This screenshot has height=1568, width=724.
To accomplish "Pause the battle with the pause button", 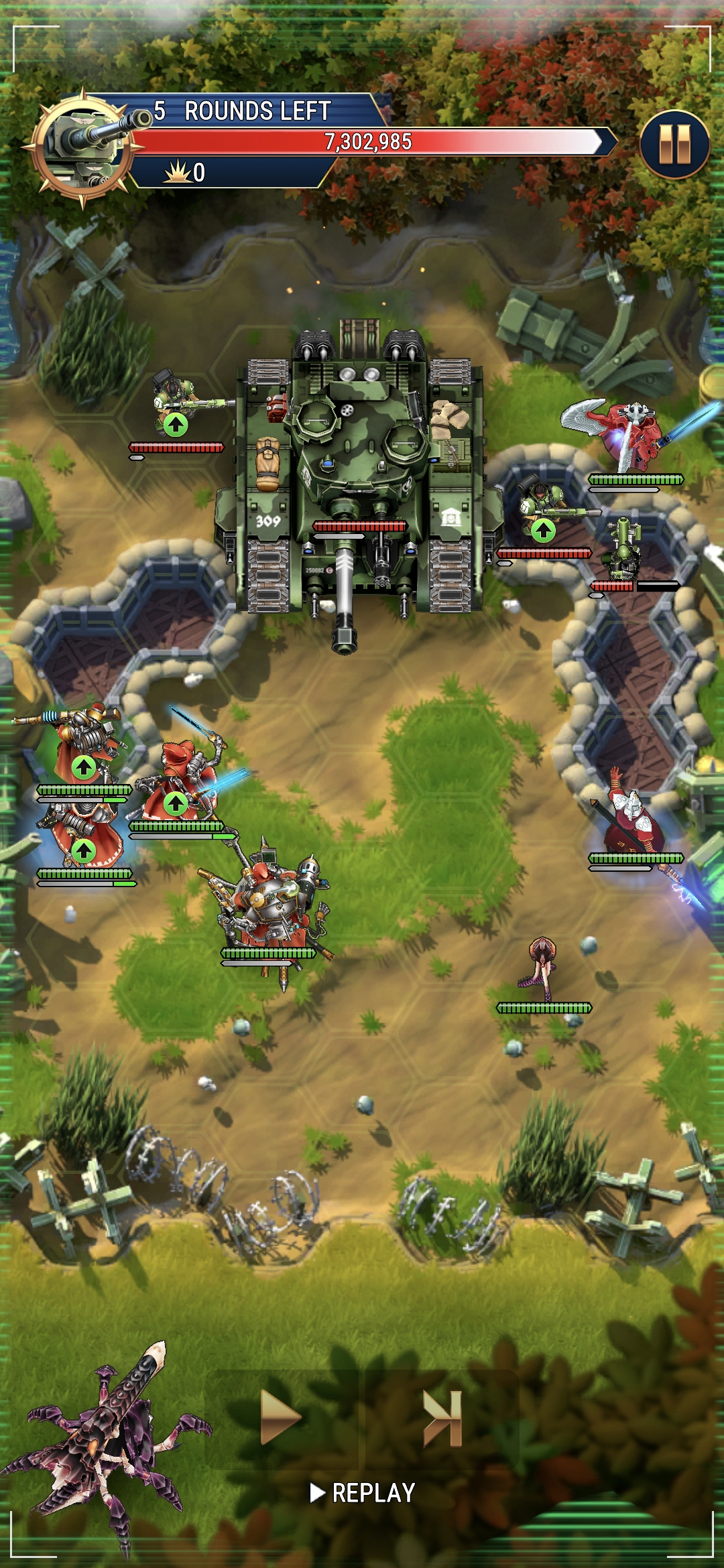I will point(674,145).
